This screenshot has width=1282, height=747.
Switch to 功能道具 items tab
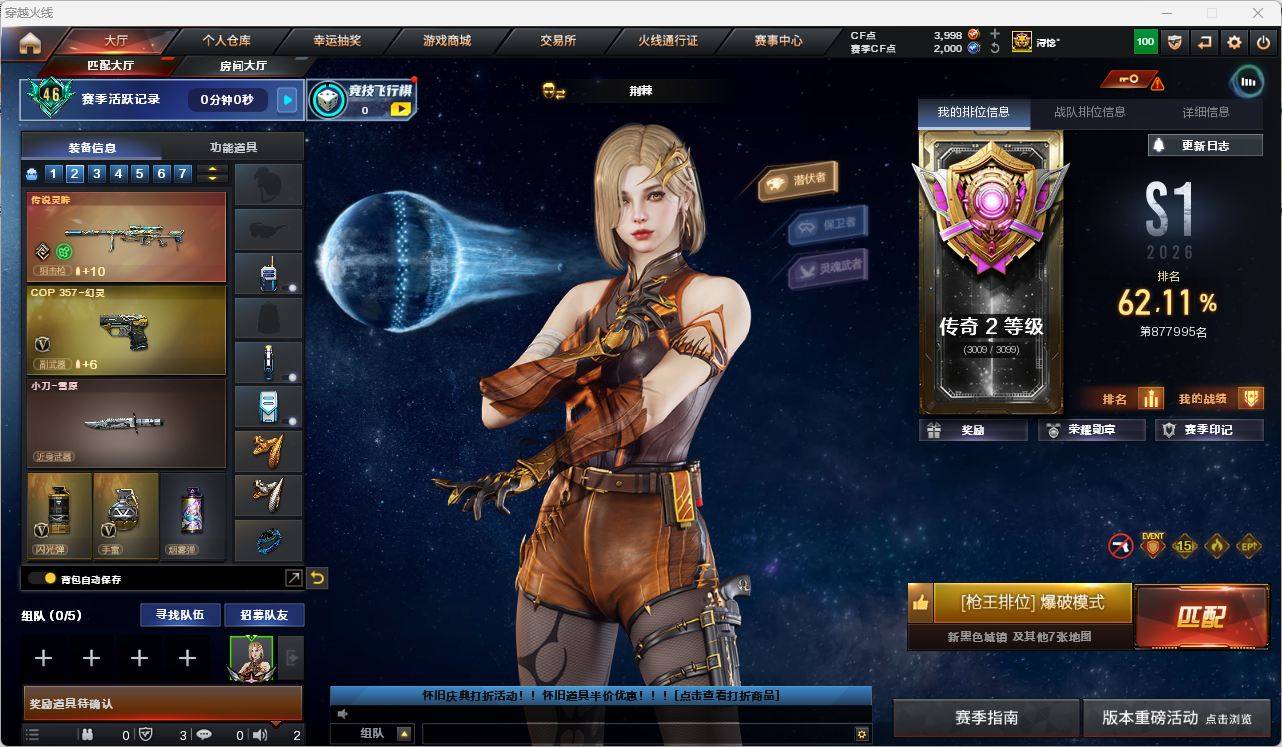click(x=233, y=147)
